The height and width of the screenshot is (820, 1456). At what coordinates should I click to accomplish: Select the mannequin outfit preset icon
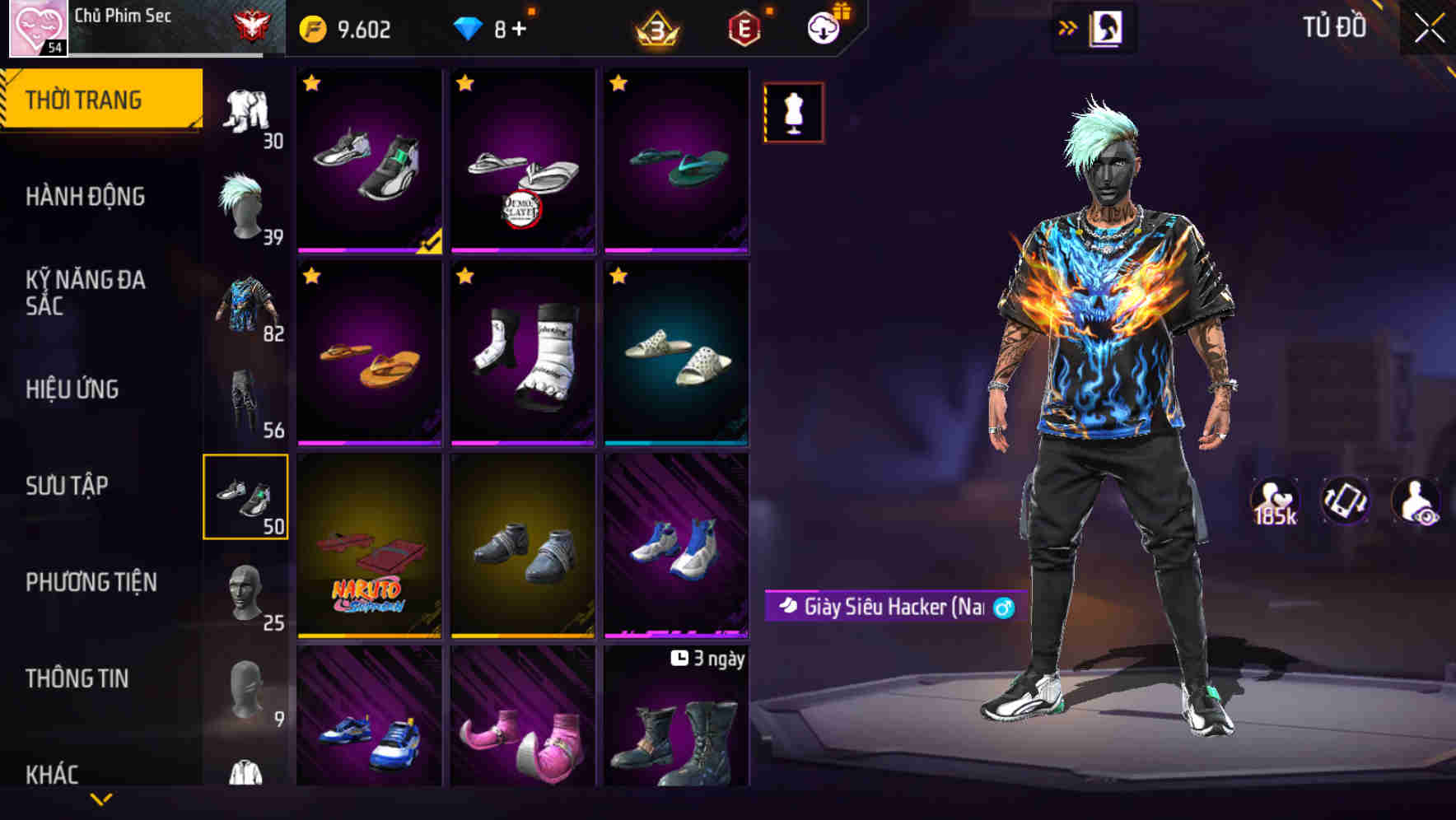pyautogui.click(x=792, y=112)
